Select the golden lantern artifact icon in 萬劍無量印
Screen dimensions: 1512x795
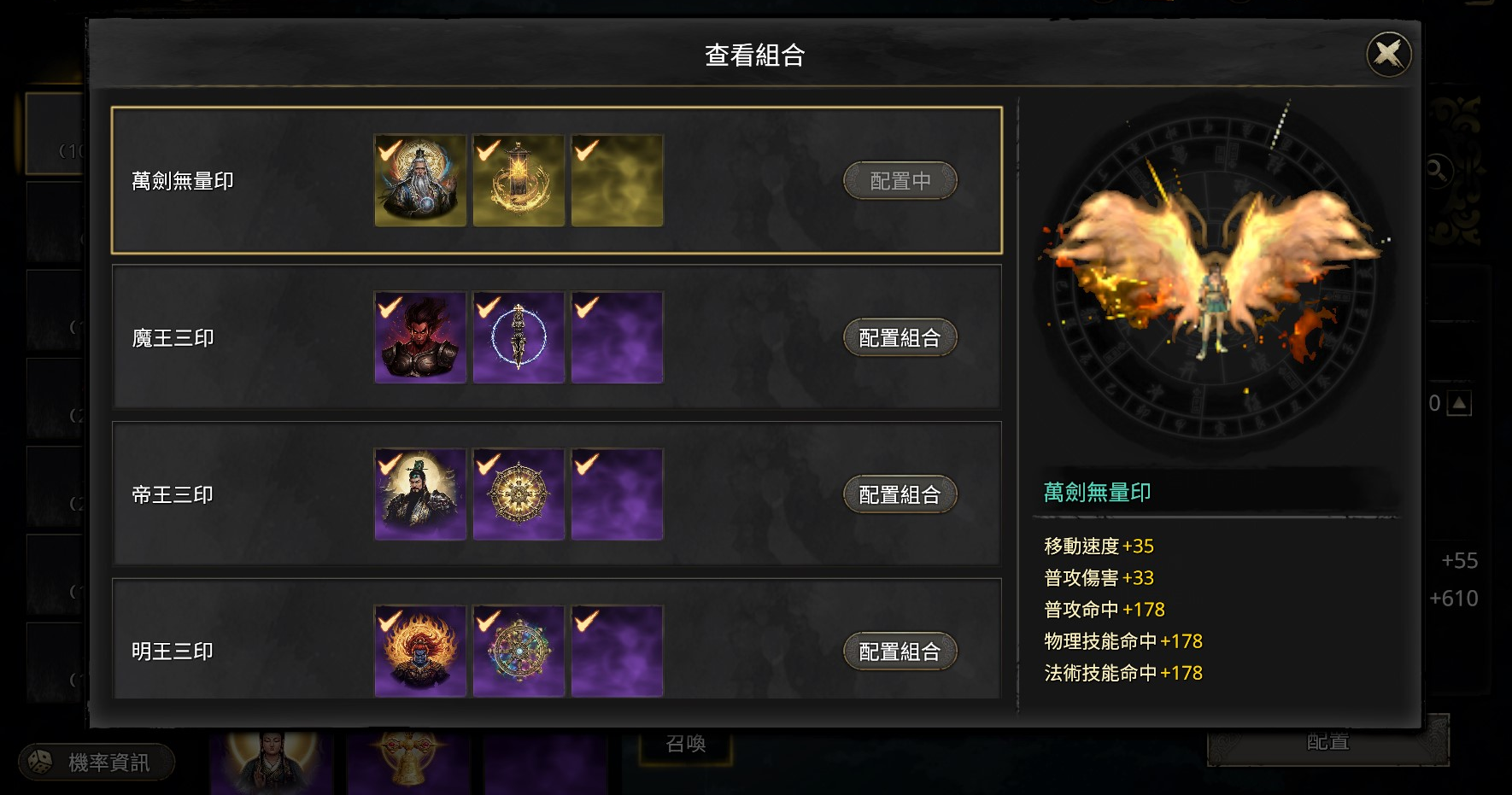coord(519,181)
